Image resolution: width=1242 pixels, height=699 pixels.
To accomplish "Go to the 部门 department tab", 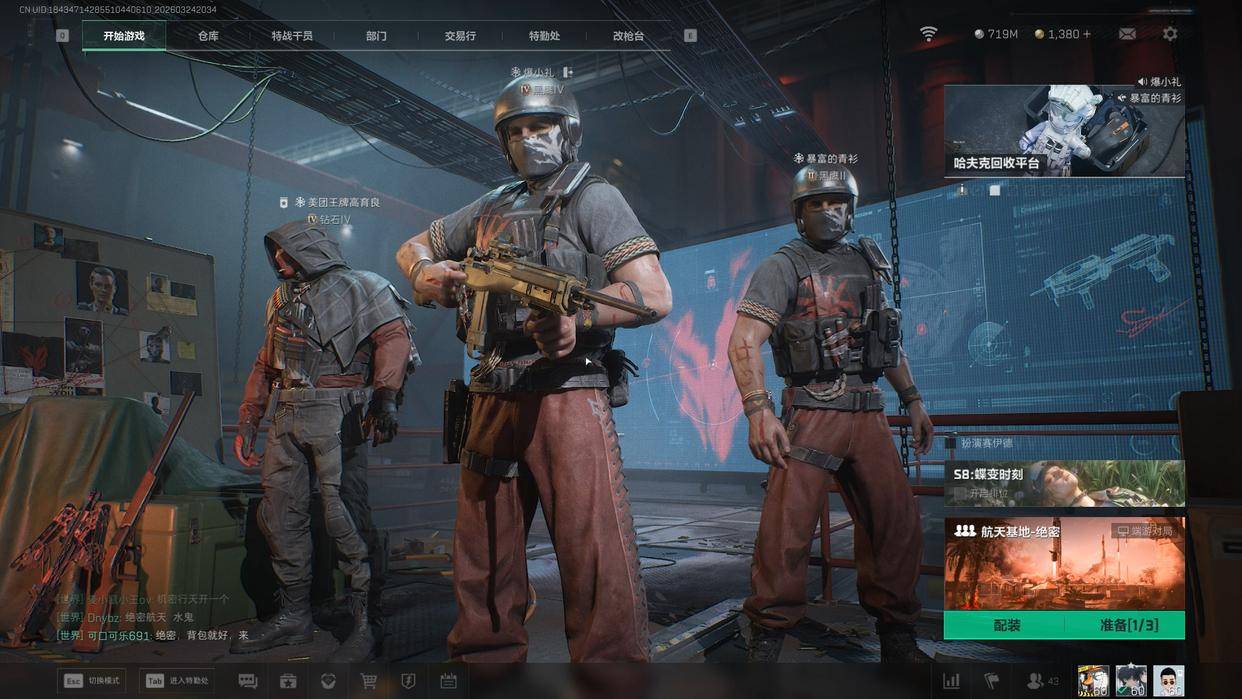I will coord(376,36).
